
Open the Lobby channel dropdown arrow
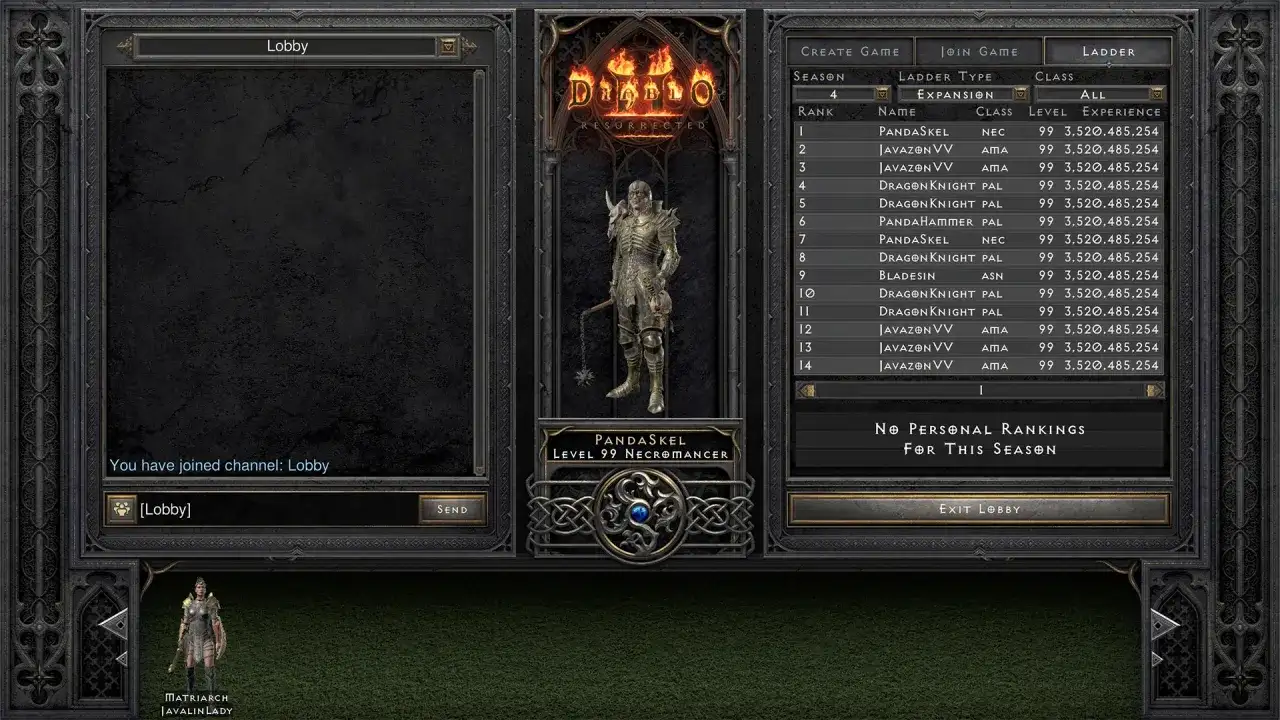click(447, 46)
